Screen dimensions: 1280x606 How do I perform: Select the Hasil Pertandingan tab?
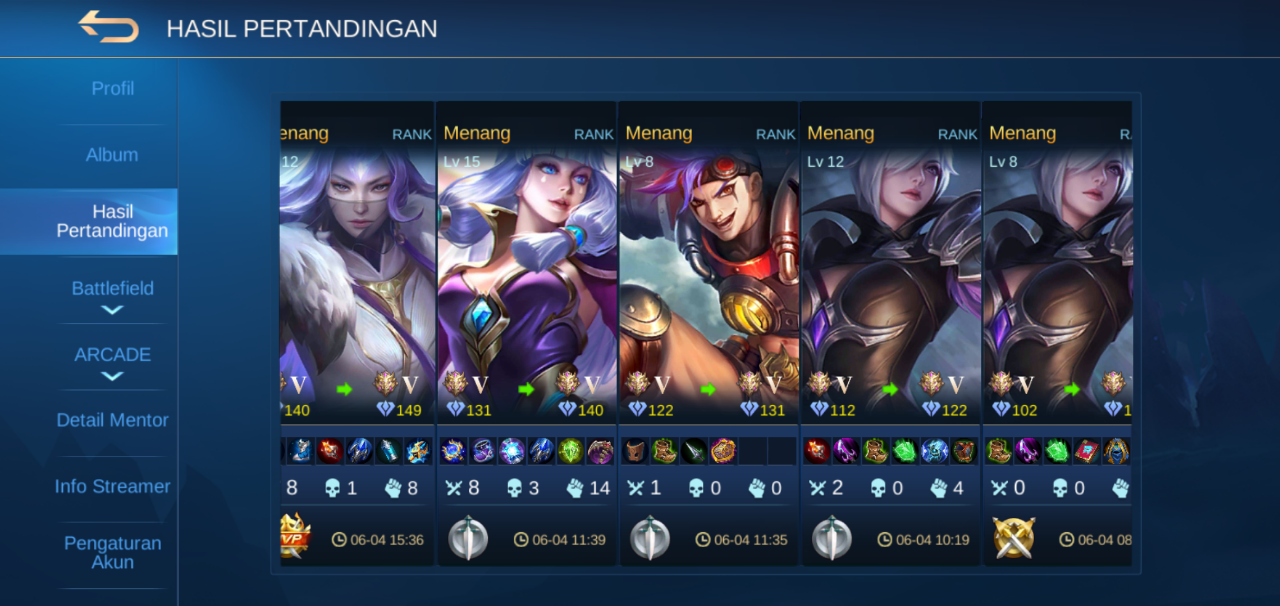[x=112, y=221]
